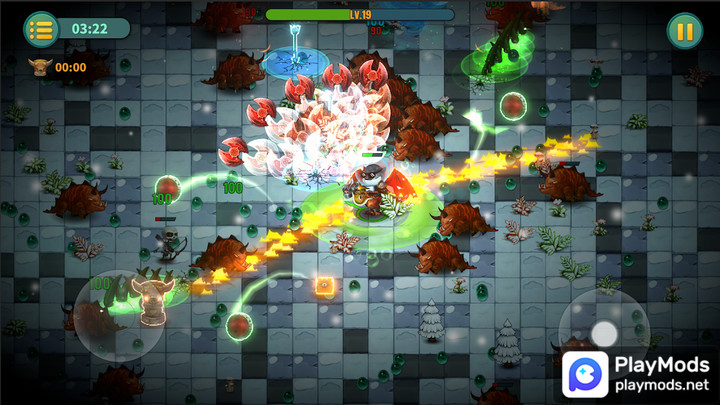The height and width of the screenshot is (405, 720).
Task: Open the yellow list menu button
Action: 41,29
